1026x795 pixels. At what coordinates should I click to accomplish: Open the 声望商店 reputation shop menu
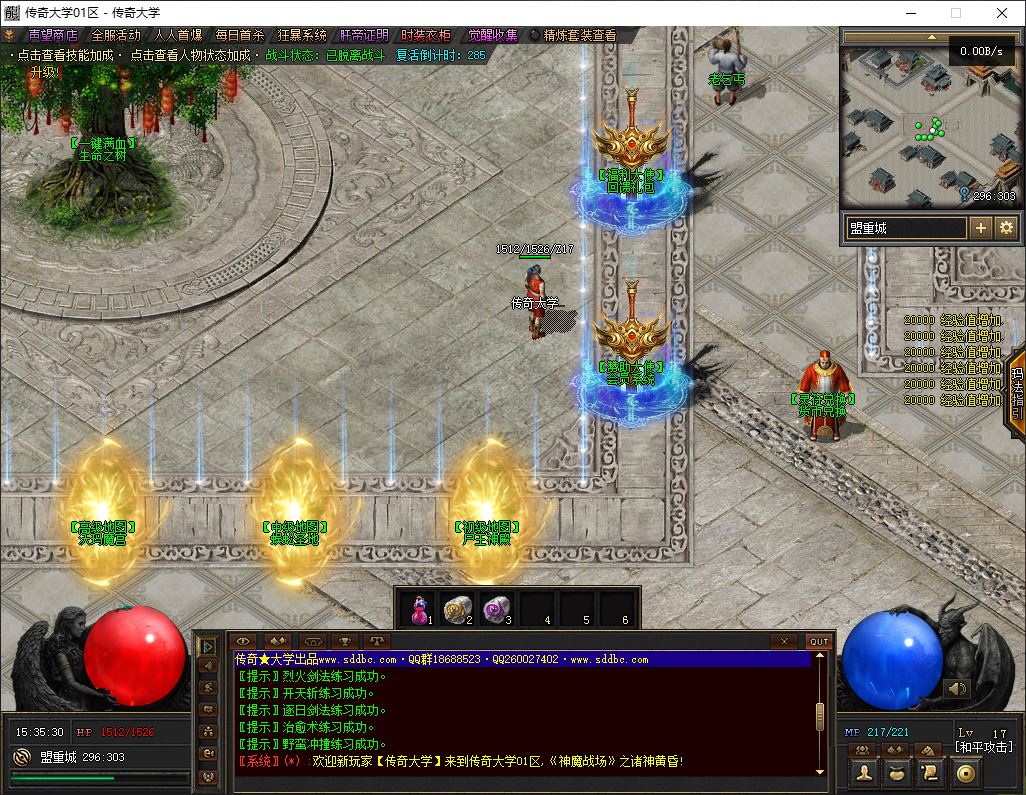(52, 35)
